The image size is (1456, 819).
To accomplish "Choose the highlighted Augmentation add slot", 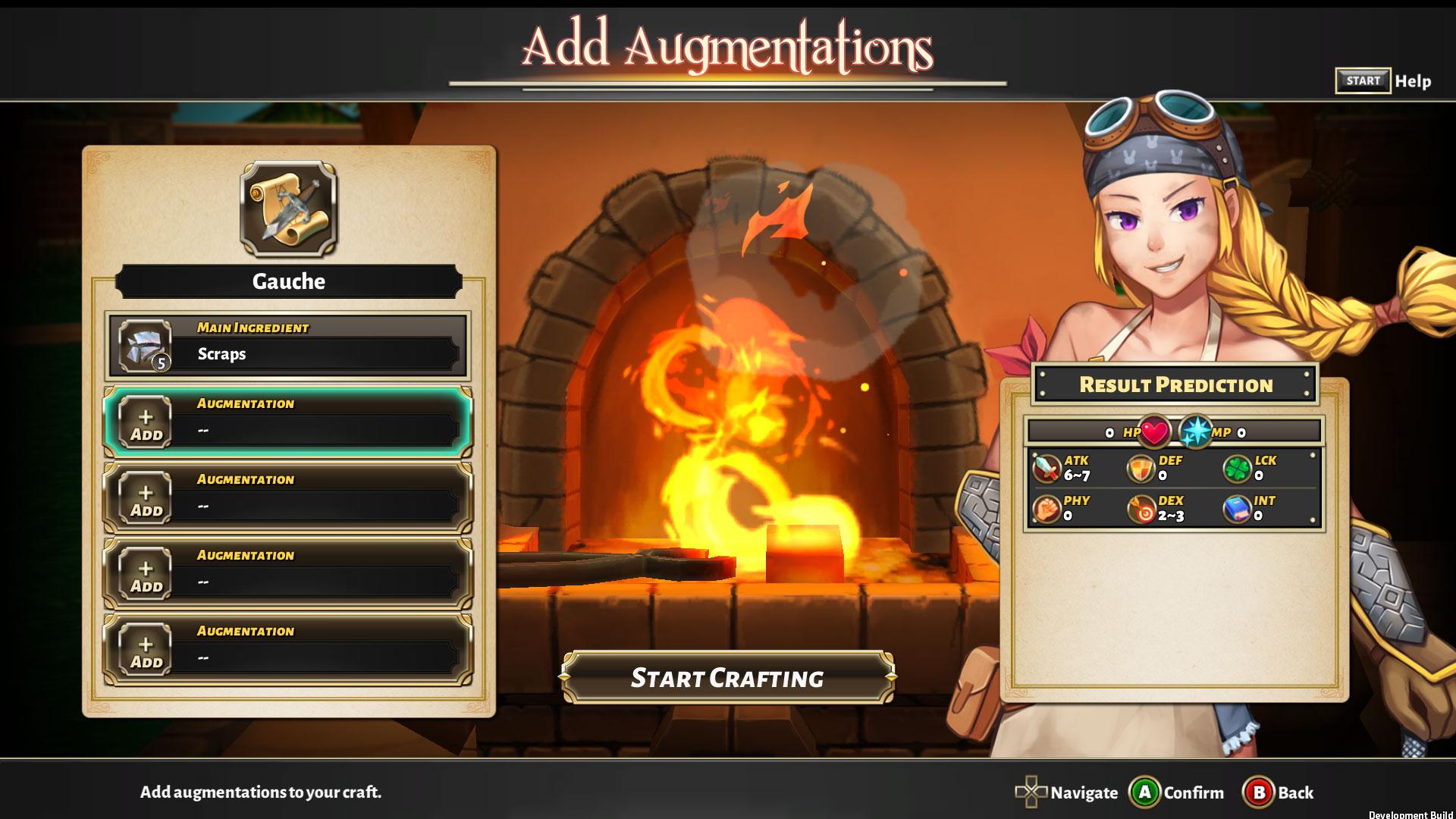I will tap(287, 422).
